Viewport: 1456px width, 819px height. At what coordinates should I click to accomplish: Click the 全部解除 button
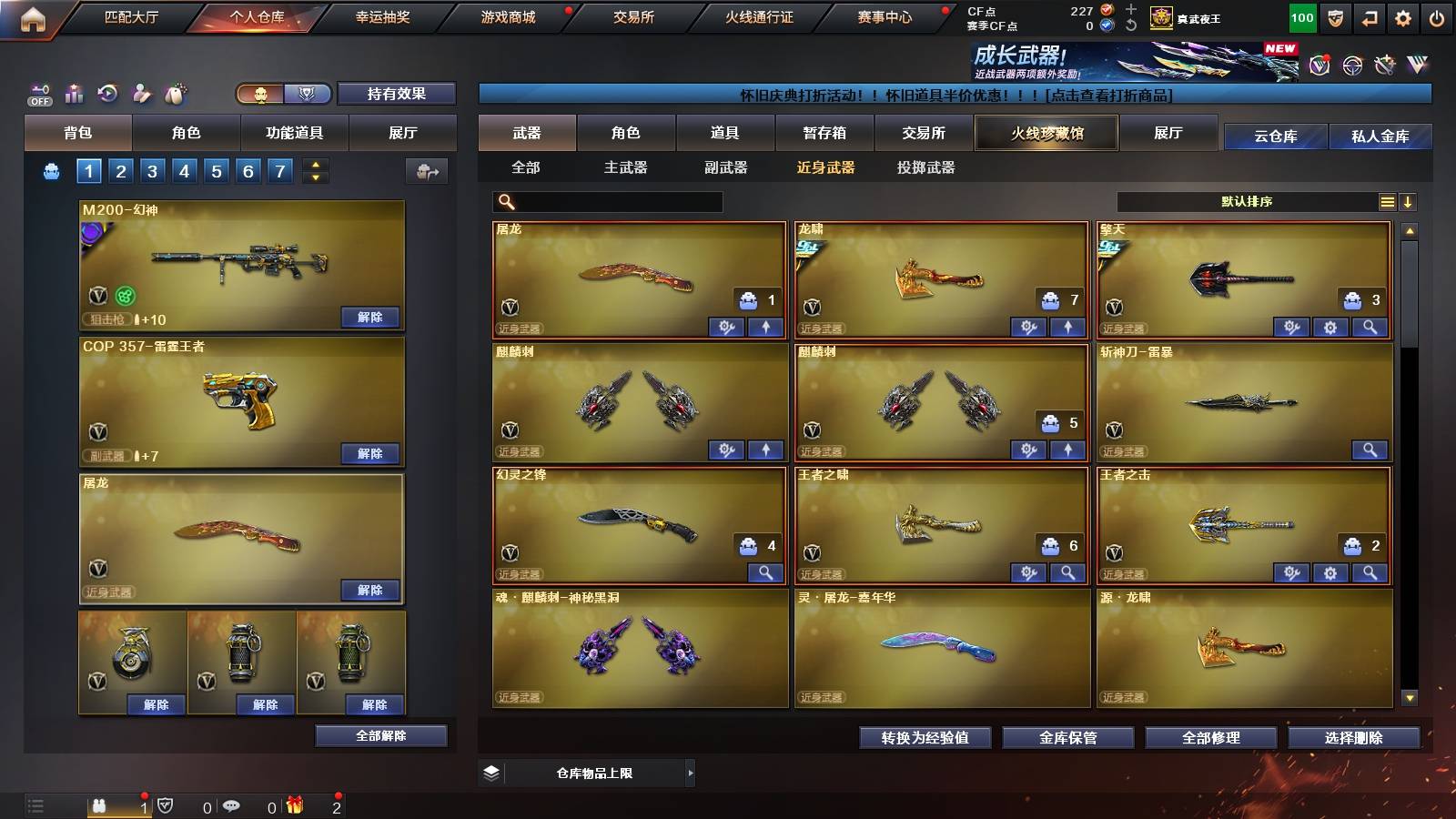(x=380, y=735)
